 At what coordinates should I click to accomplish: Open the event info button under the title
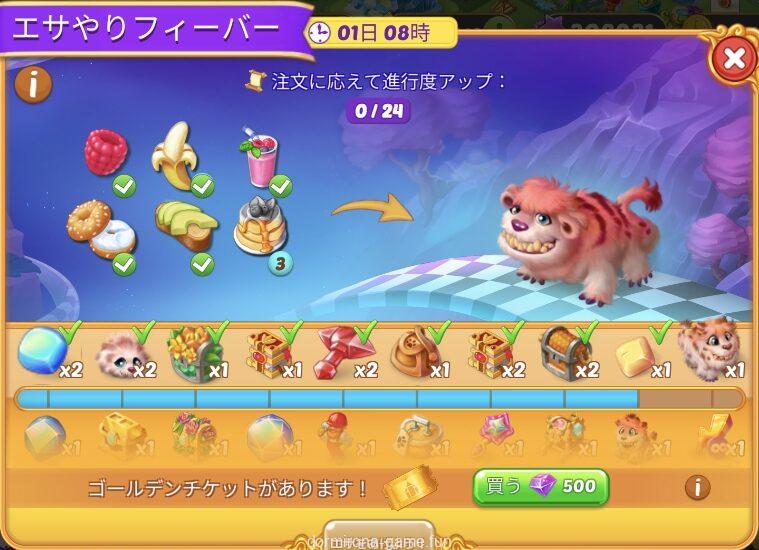coord(33,85)
